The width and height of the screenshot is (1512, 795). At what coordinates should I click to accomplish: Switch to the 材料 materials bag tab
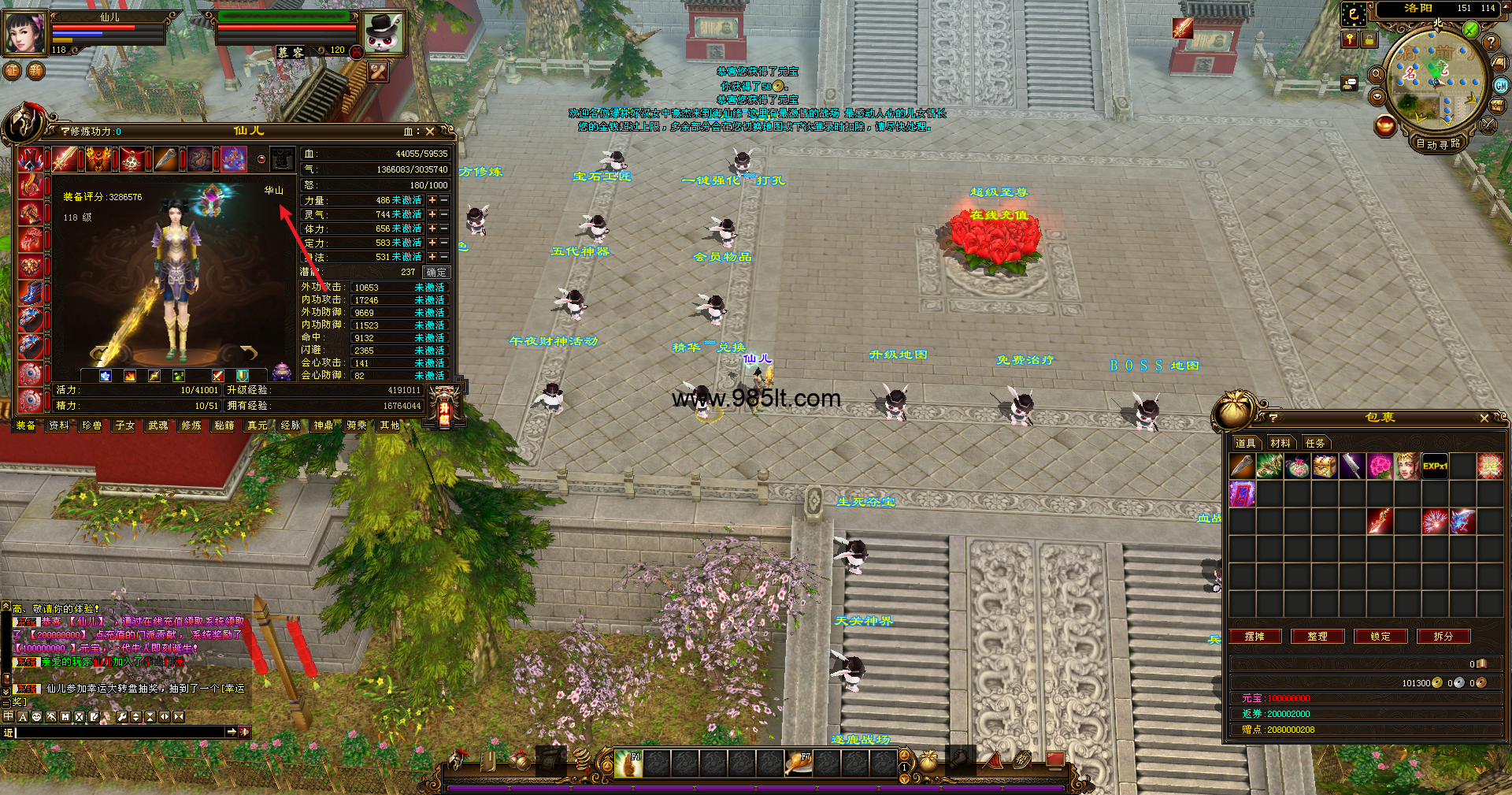point(1280,443)
